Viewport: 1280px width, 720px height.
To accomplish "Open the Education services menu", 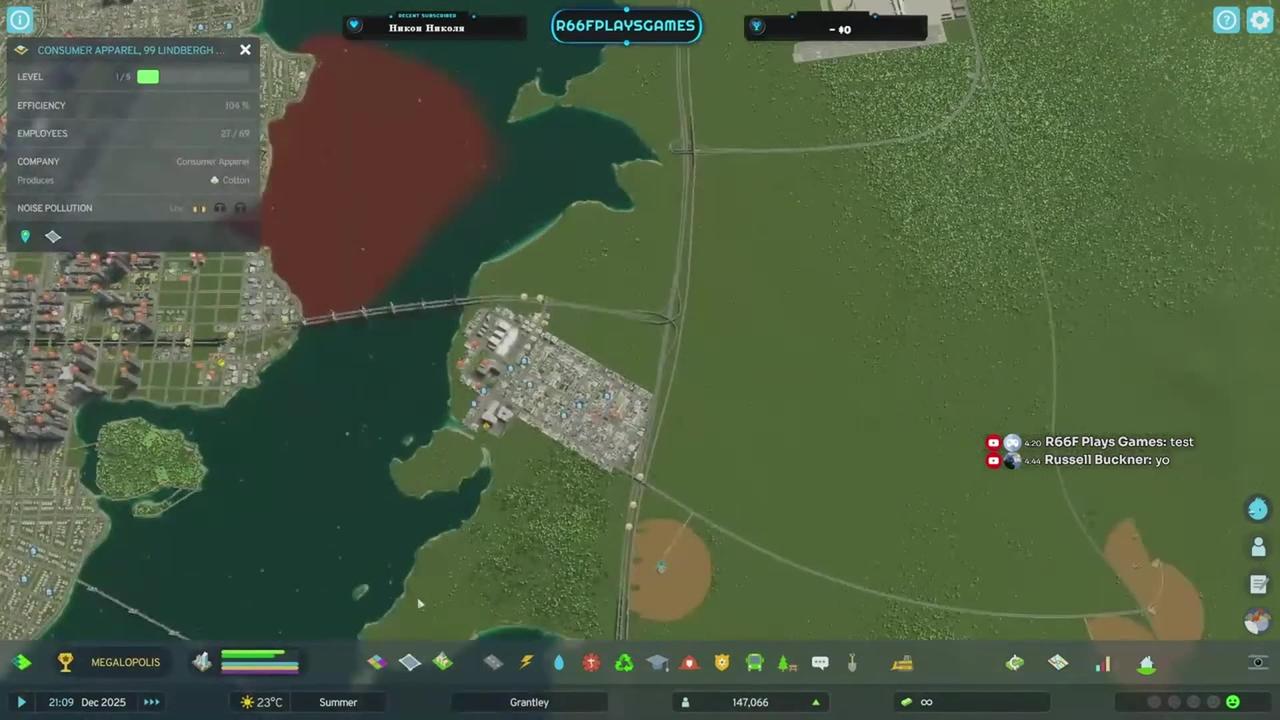I will [657, 662].
